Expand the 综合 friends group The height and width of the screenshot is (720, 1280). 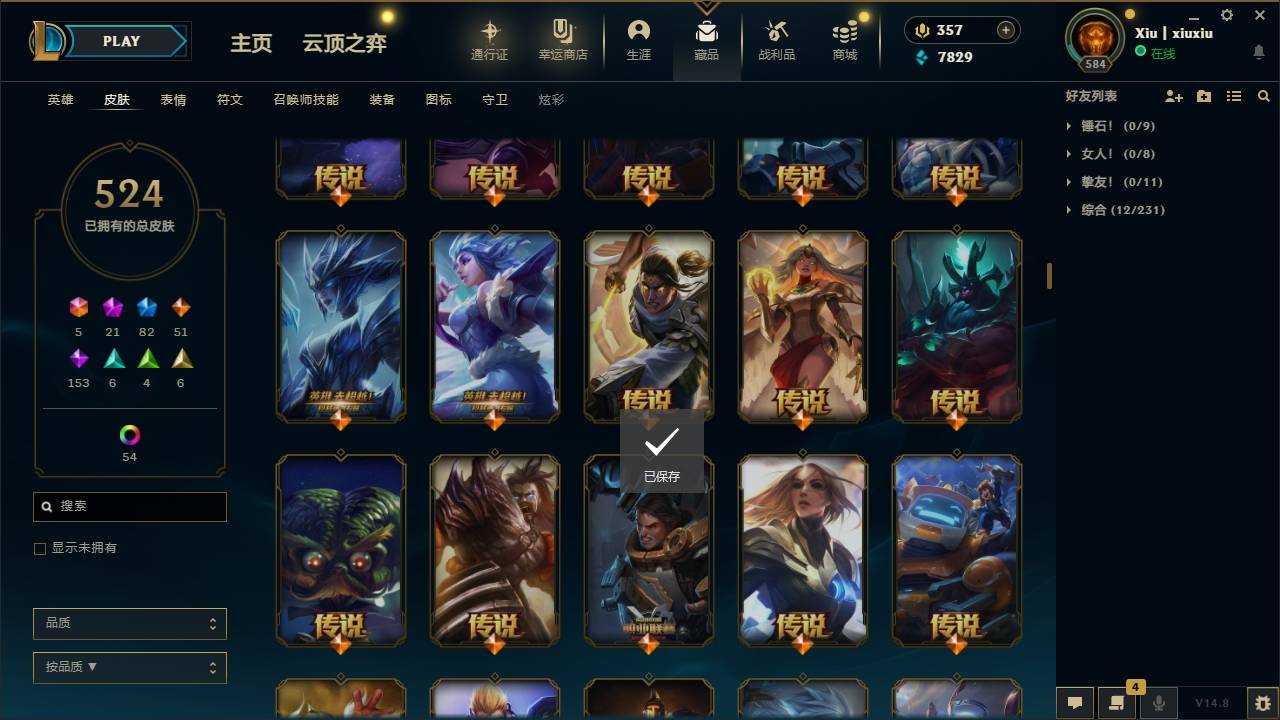pos(1068,210)
